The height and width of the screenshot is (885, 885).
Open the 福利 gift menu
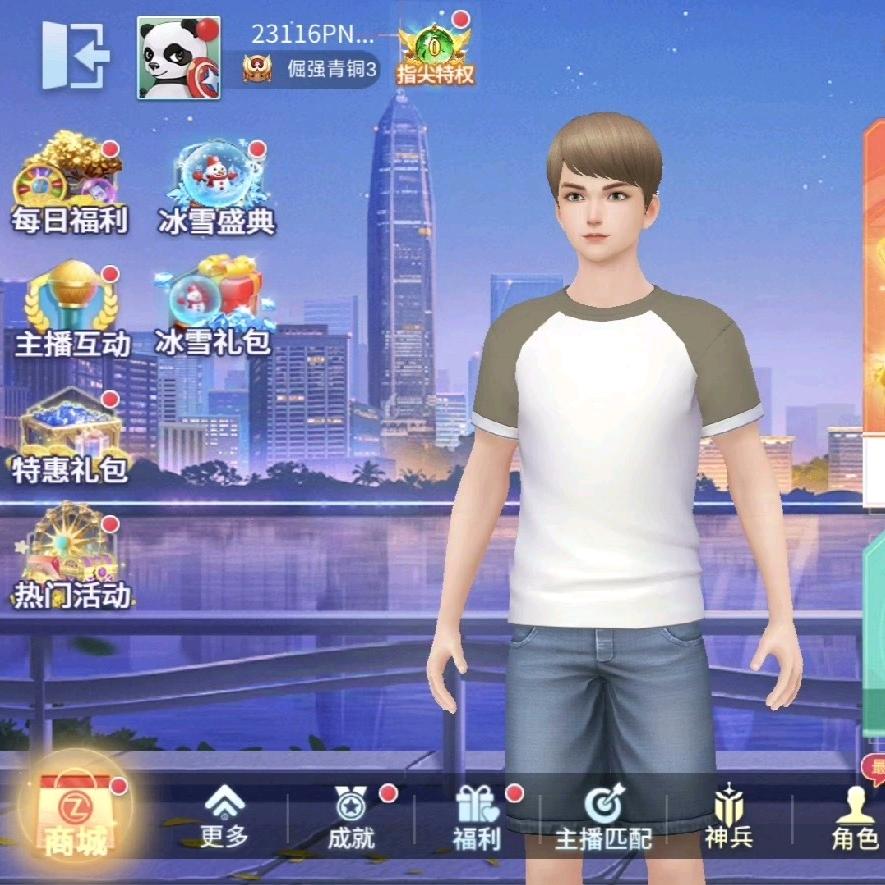point(476,816)
